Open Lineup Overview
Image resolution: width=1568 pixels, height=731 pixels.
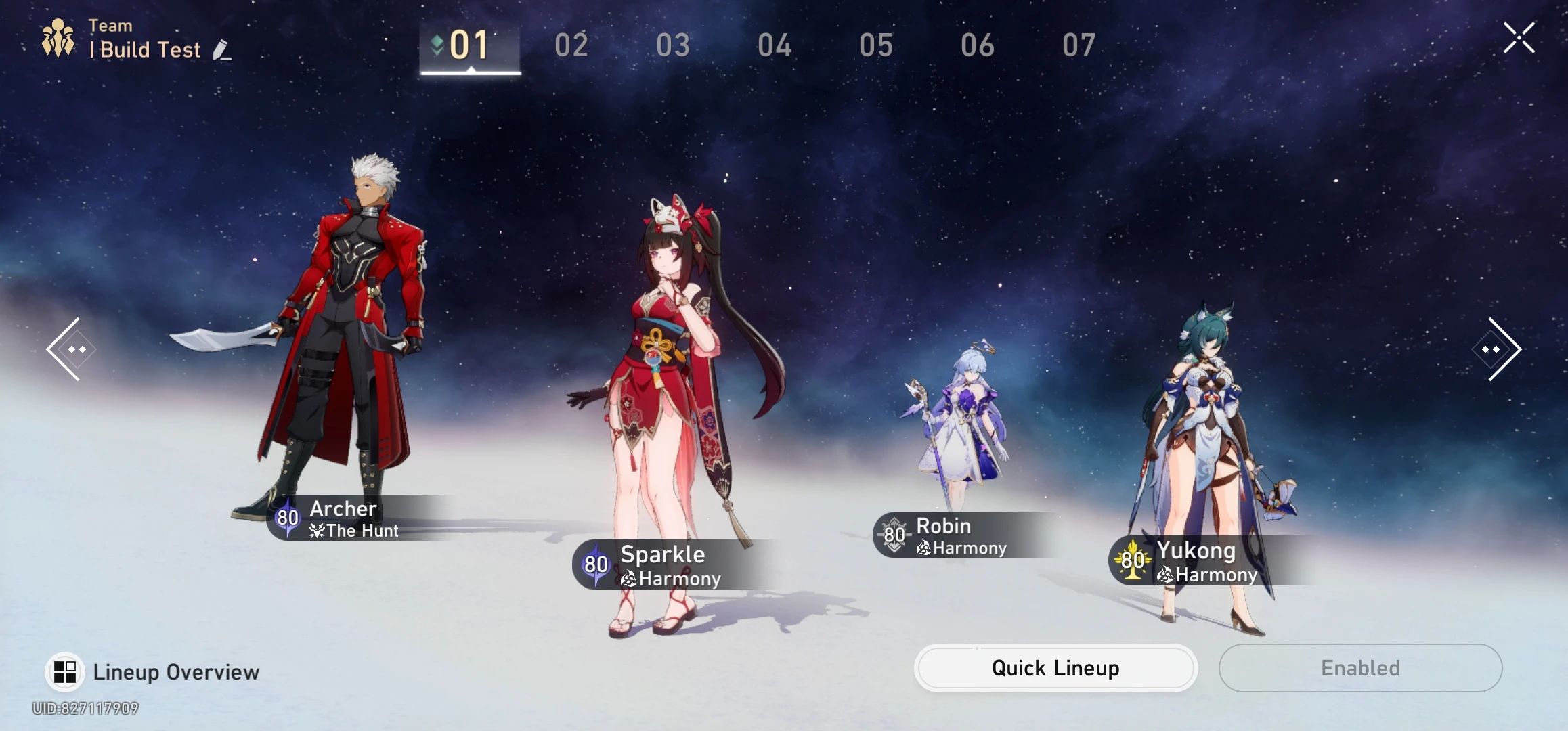156,671
